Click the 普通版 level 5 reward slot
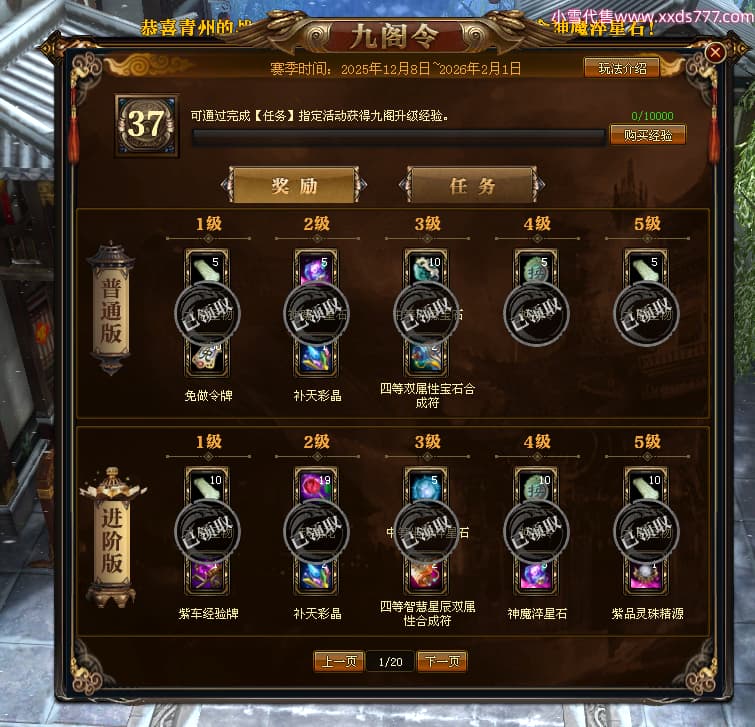 point(647,313)
